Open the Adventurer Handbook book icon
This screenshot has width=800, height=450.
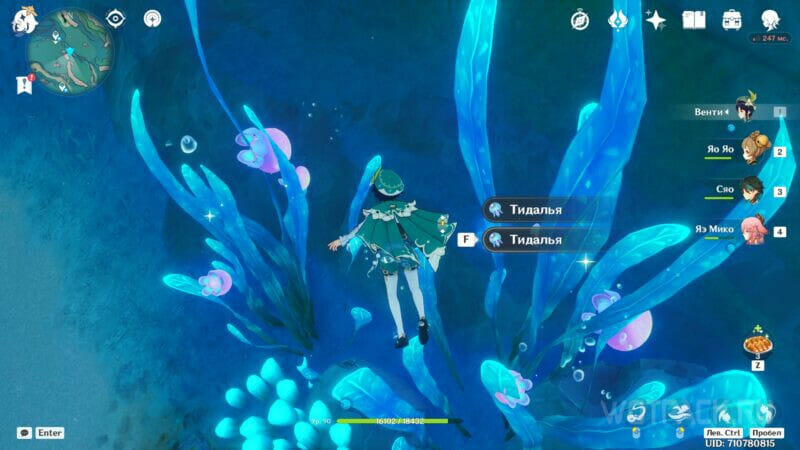pos(694,20)
